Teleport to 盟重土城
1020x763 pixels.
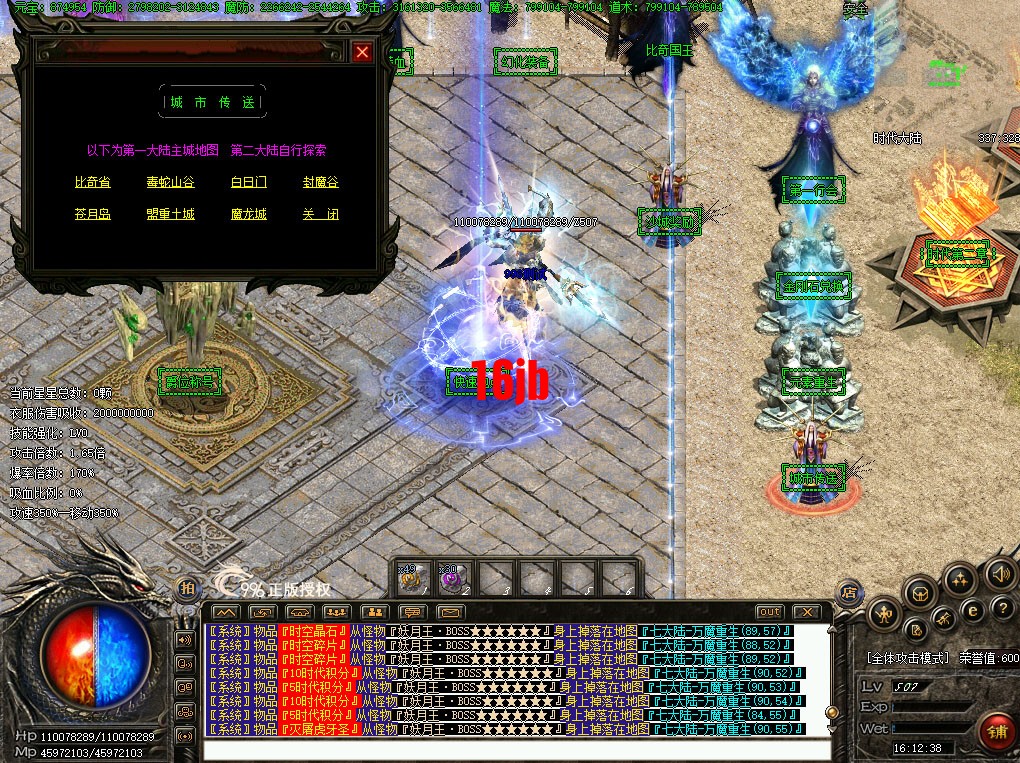pos(170,214)
